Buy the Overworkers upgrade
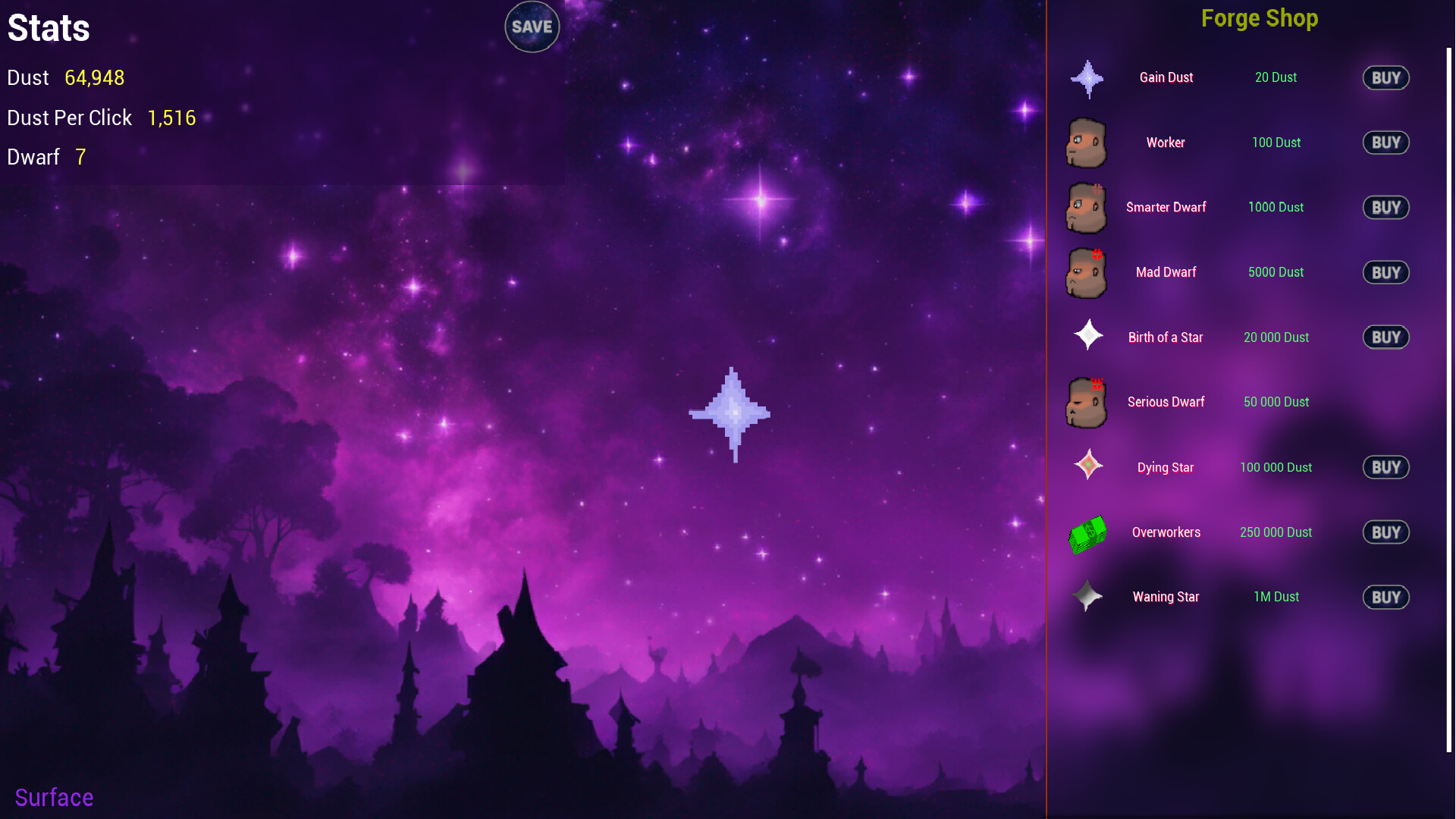The width and height of the screenshot is (1456, 819). [1385, 532]
